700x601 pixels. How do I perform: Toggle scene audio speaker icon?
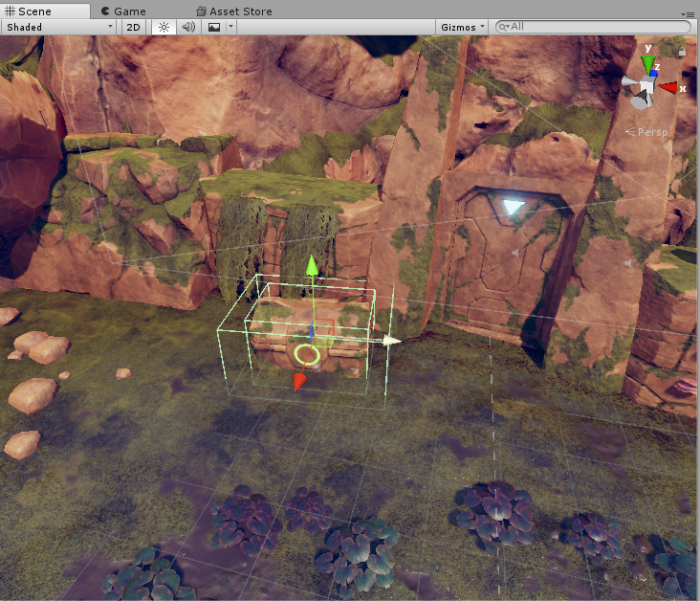(x=188, y=27)
